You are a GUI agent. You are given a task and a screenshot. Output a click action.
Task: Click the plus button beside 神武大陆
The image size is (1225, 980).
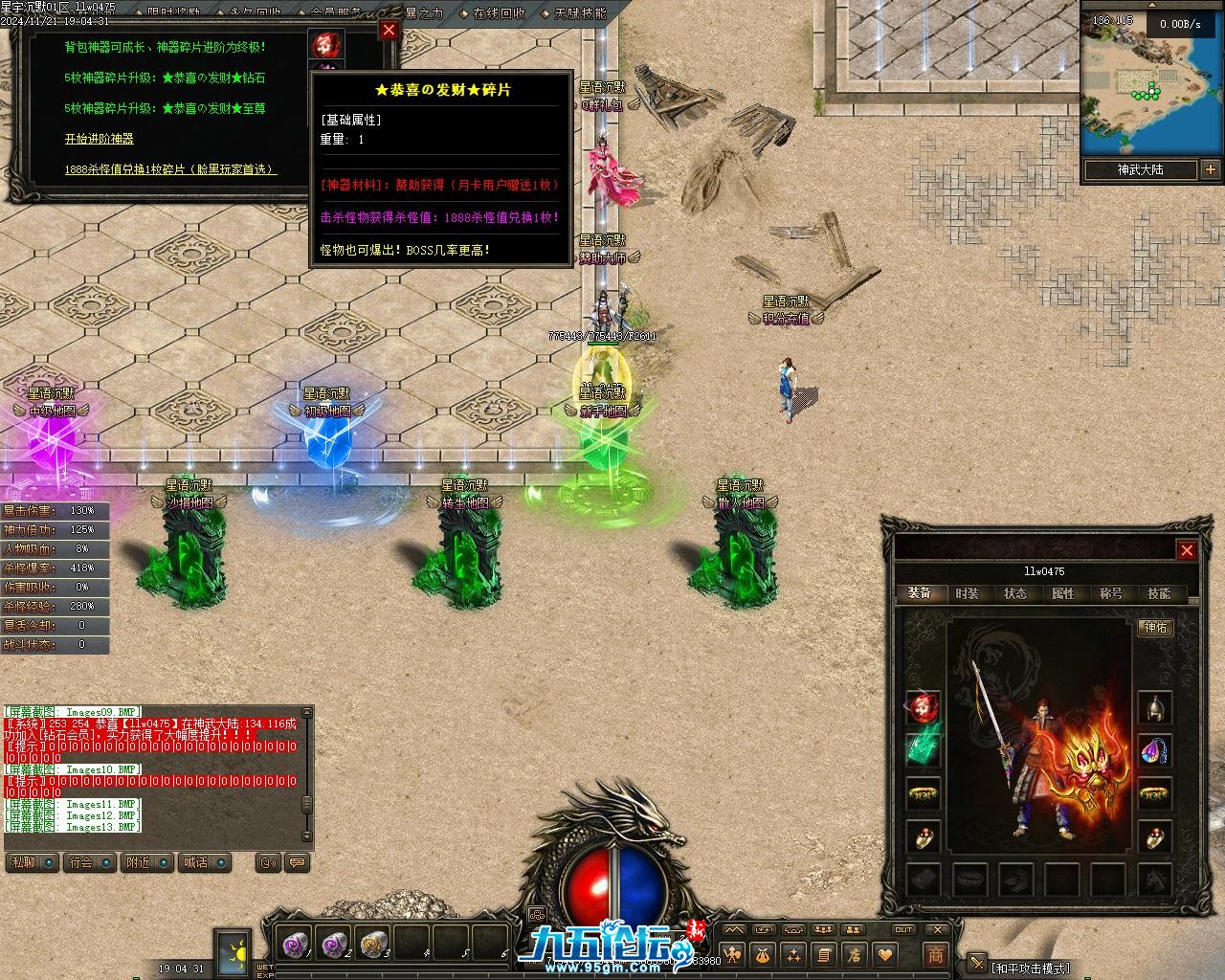pos(1211,170)
